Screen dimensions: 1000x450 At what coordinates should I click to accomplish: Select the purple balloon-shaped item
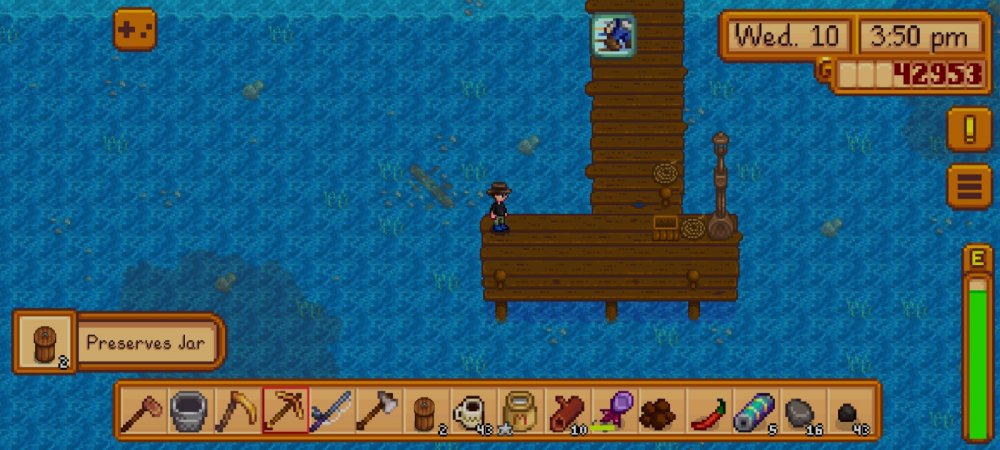point(614,411)
